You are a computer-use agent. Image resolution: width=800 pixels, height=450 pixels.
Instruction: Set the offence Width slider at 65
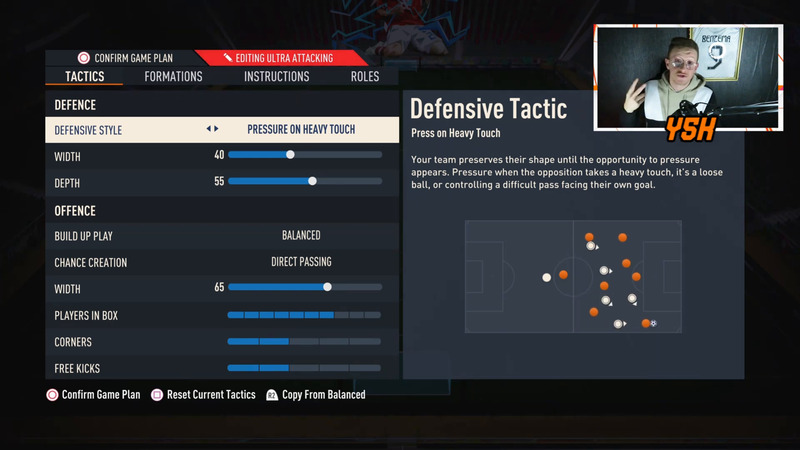pyautogui.click(x=327, y=288)
